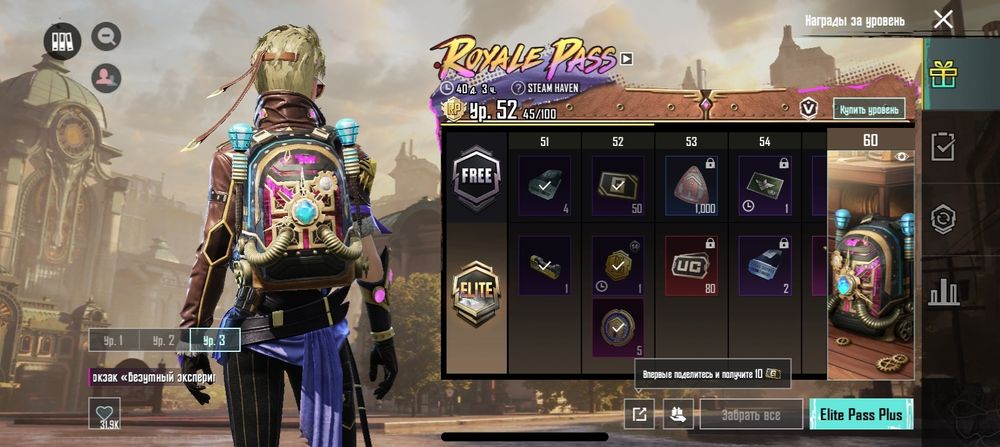Screen dimensions: 1000x447
Task: Play the Royale Pass trailer video
Action: click(x=627, y=59)
